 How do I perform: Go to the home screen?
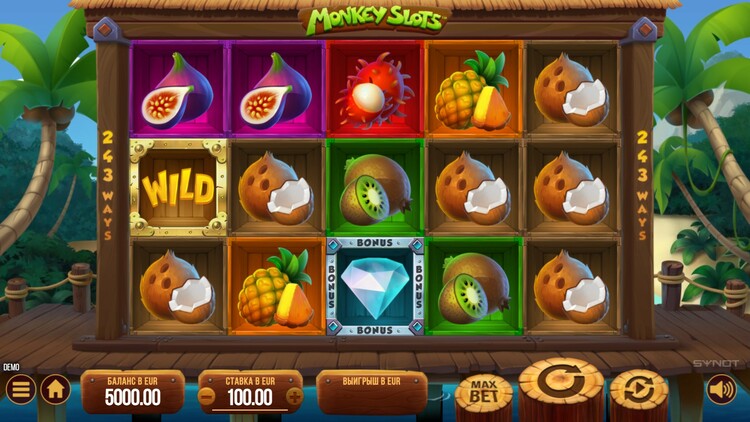coord(55,389)
